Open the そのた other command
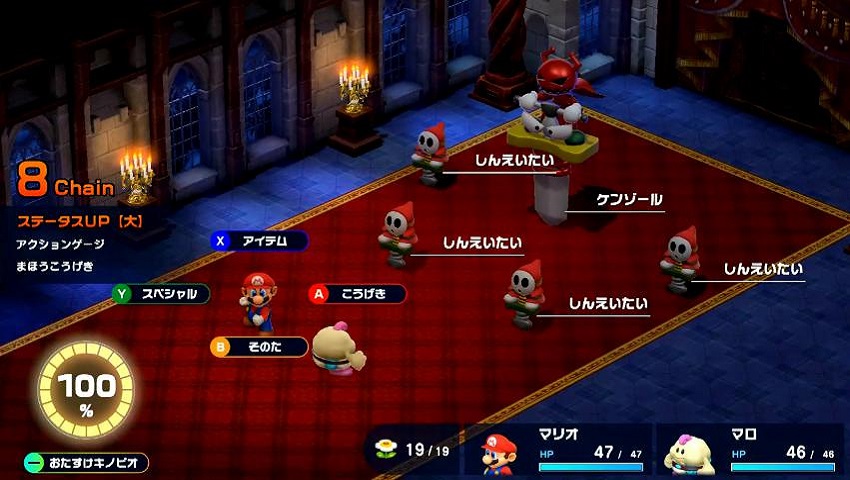This screenshot has height=480, width=850. (x=259, y=346)
